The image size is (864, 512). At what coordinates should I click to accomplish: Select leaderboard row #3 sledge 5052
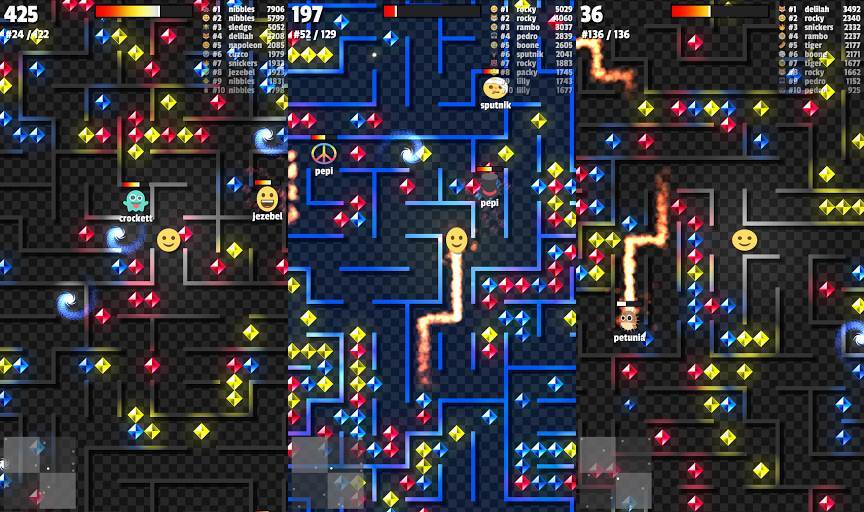coord(243,27)
